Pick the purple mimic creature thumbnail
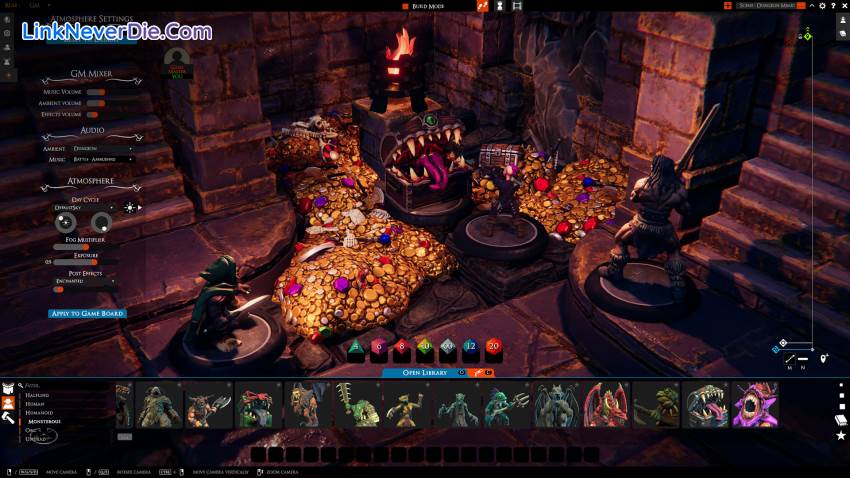The height and width of the screenshot is (478, 850). 755,405
